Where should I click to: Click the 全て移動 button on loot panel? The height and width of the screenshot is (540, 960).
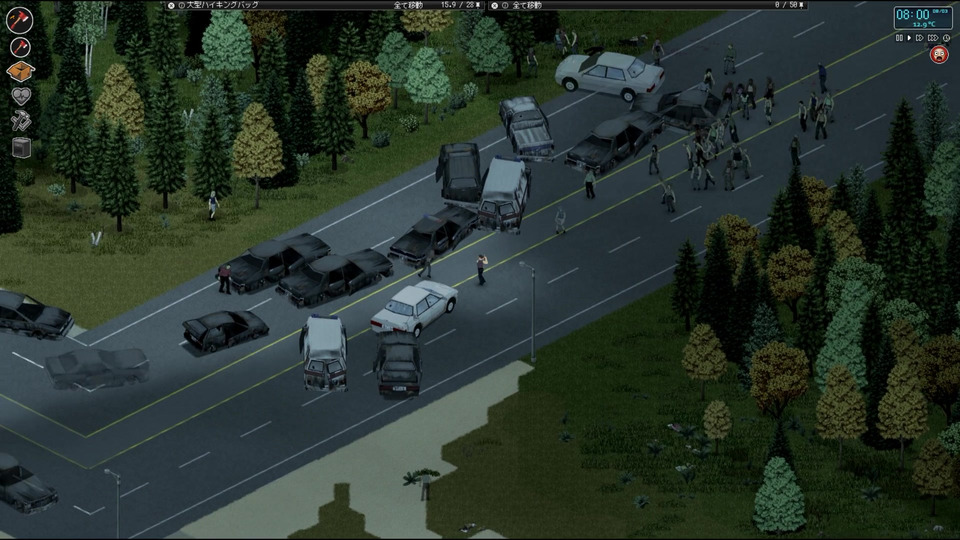click(x=527, y=5)
